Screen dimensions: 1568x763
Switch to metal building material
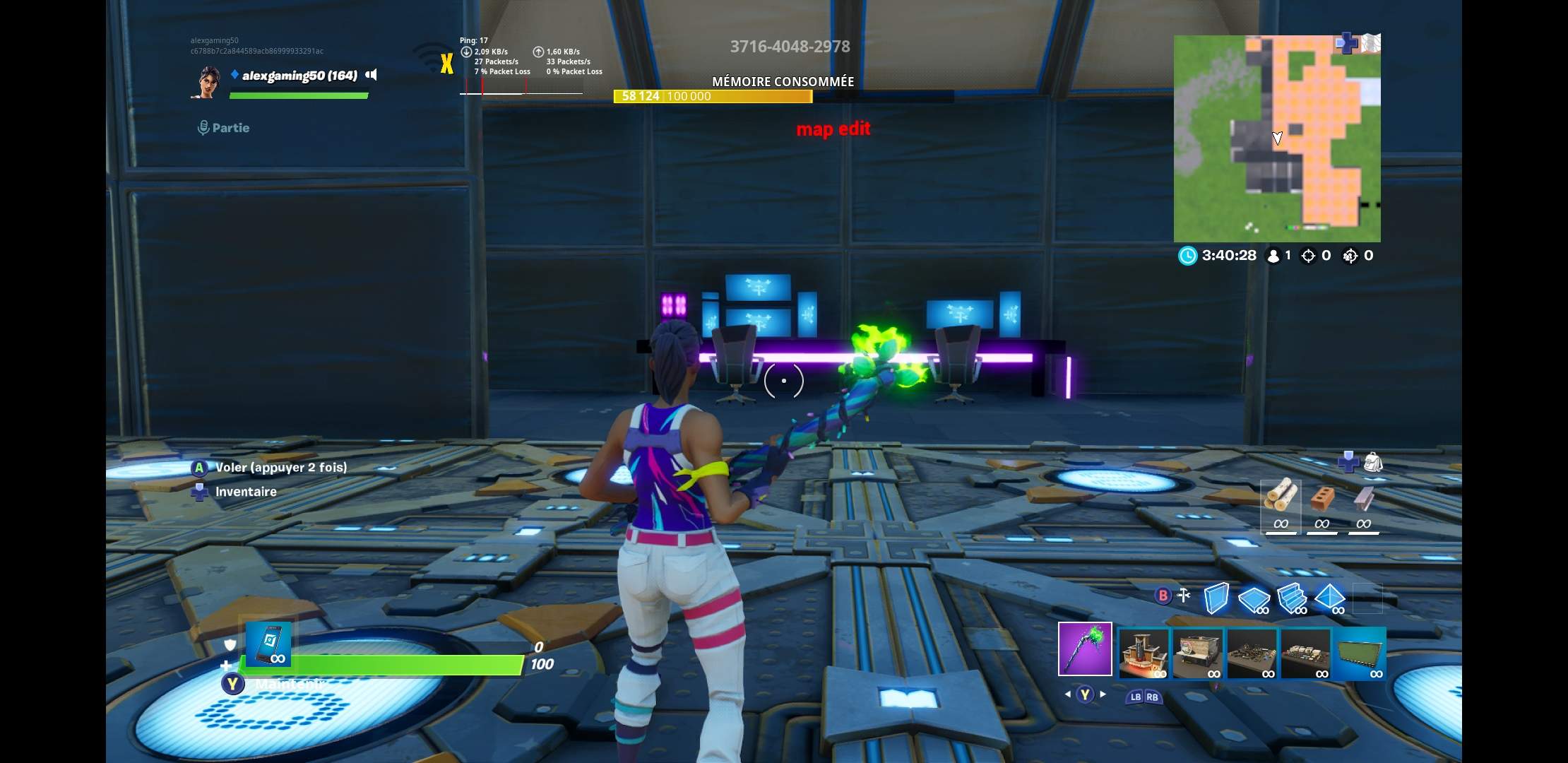coord(1363,503)
